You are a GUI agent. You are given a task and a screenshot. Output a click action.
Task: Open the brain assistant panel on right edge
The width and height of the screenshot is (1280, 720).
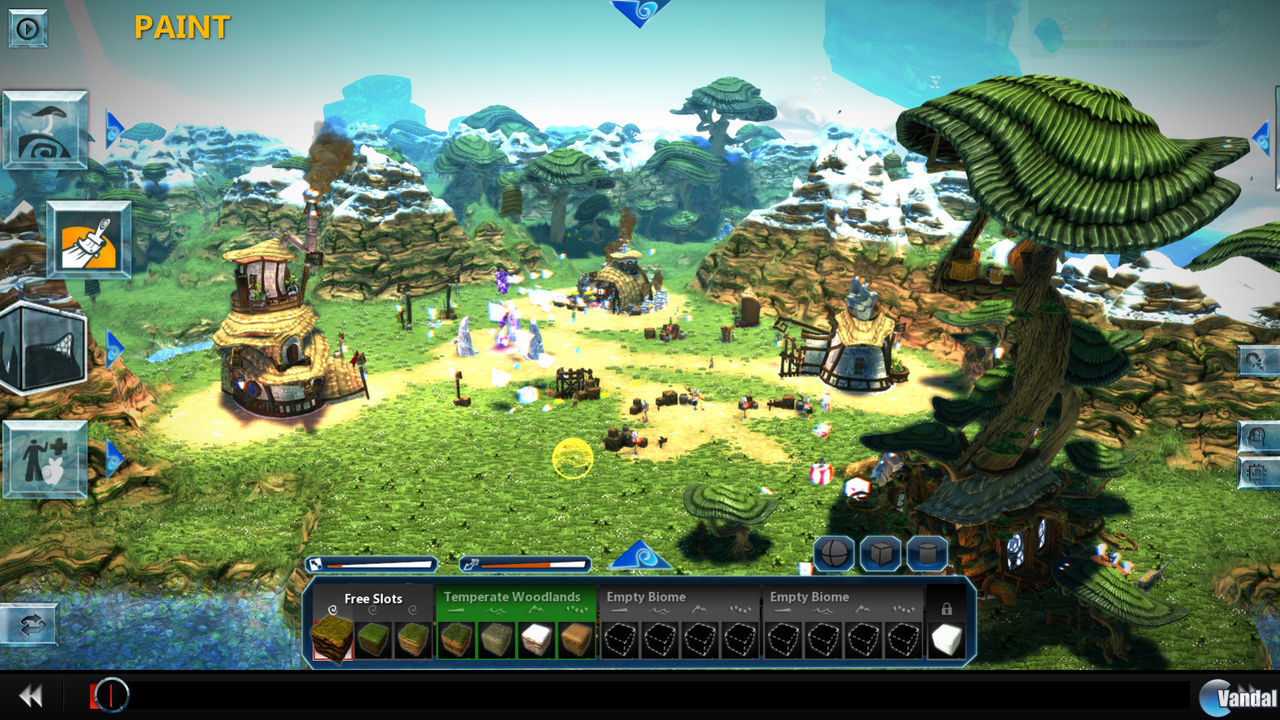coord(1256,435)
